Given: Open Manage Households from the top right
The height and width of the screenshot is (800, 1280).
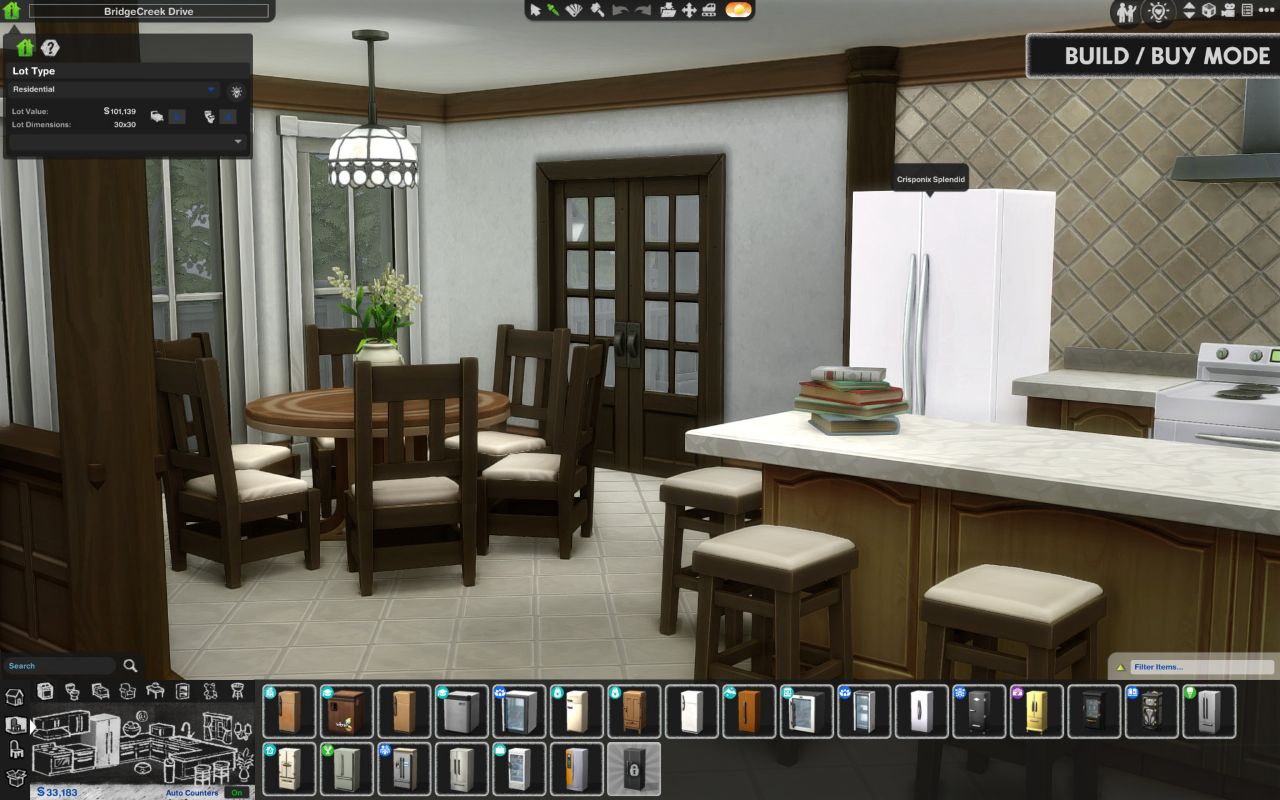Looking at the screenshot, I should 1126,11.
